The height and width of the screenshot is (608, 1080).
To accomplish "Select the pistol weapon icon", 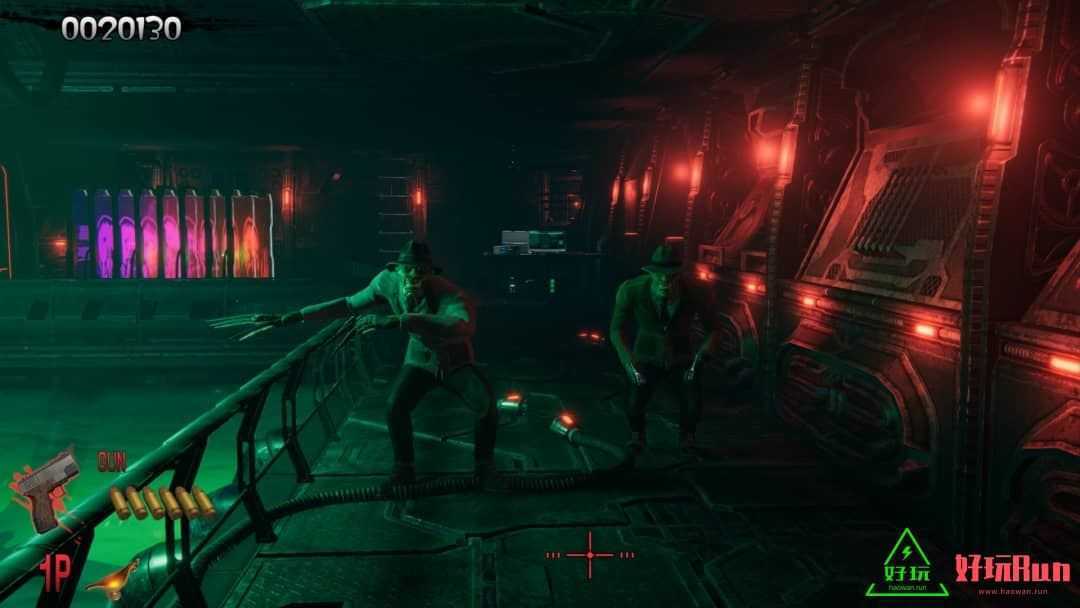I will pyautogui.click(x=46, y=489).
